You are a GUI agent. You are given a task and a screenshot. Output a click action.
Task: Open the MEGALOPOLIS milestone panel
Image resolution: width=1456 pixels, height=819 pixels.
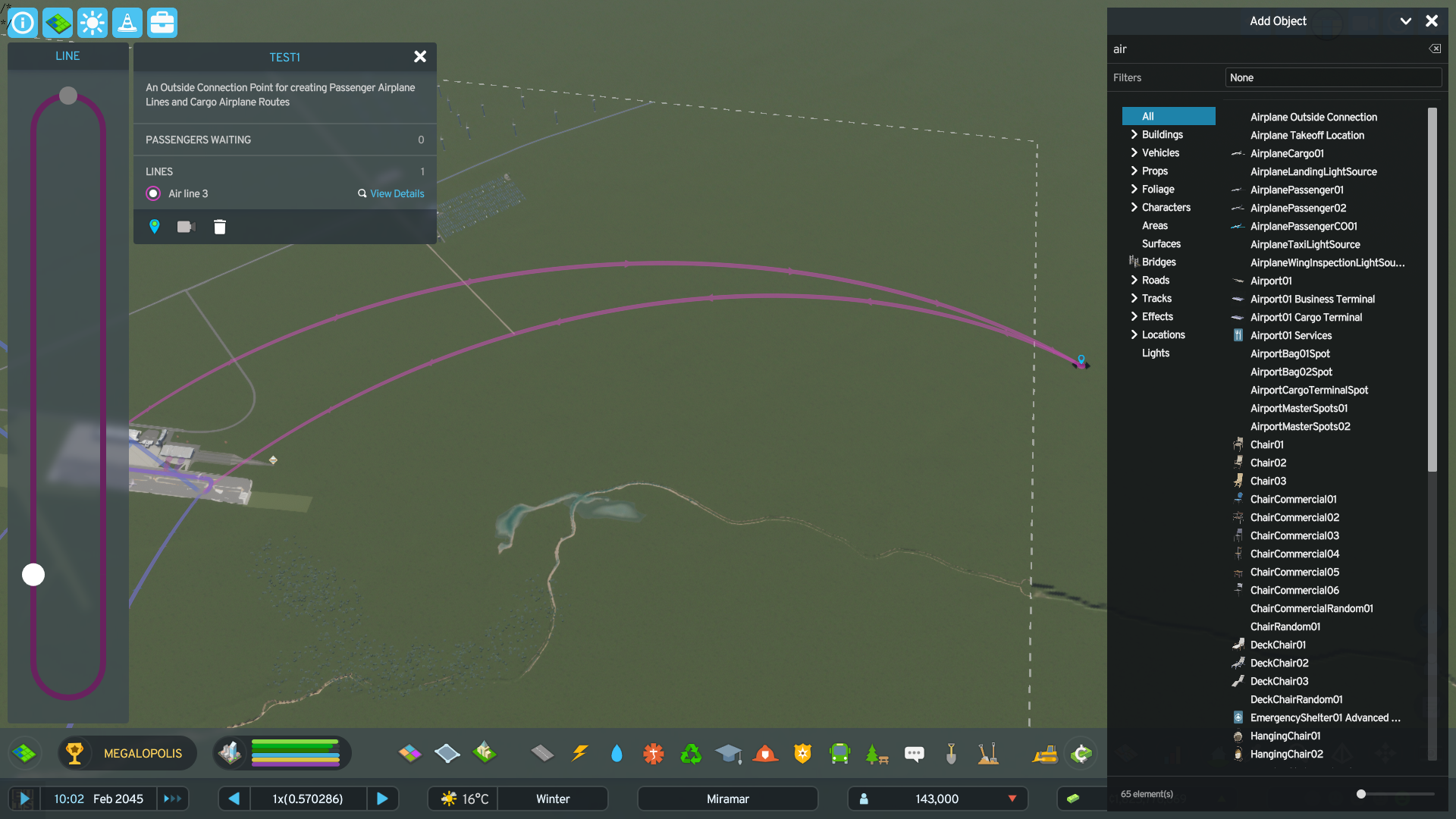pyautogui.click(x=127, y=753)
